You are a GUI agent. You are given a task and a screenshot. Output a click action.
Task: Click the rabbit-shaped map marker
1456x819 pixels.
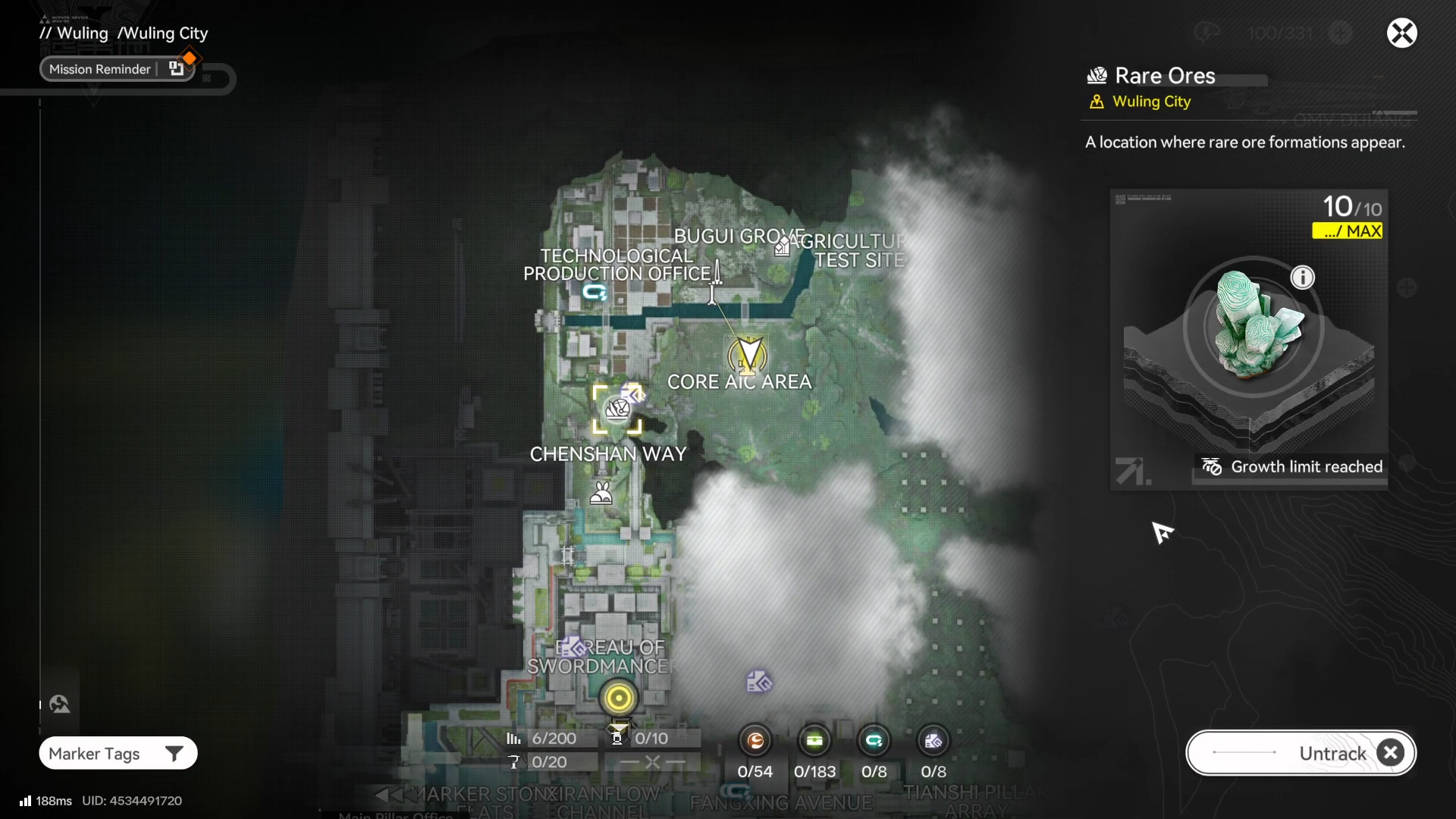pyautogui.click(x=601, y=494)
